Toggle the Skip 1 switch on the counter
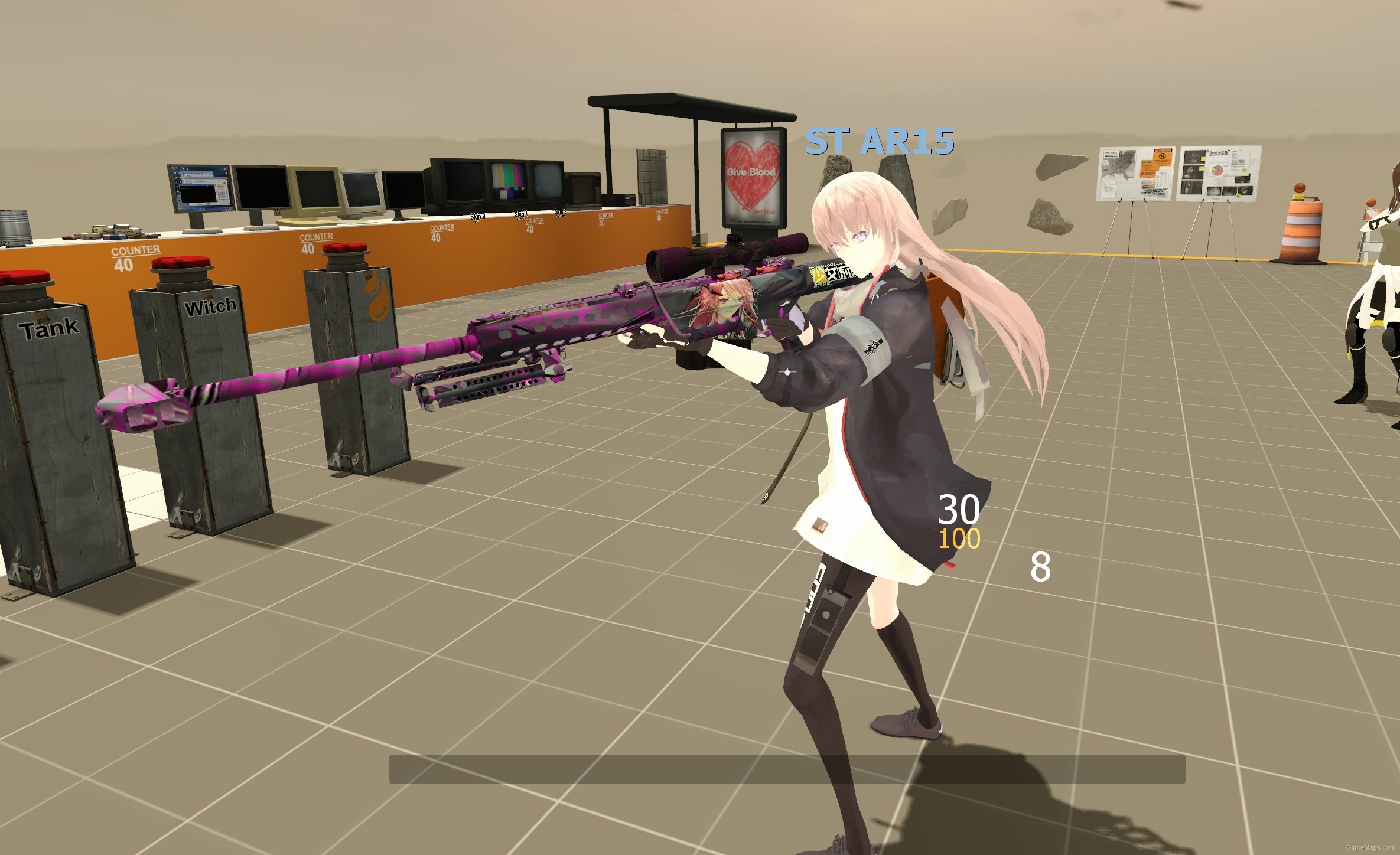Screen dimensions: 1400x855 pyautogui.click(x=521, y=214)
